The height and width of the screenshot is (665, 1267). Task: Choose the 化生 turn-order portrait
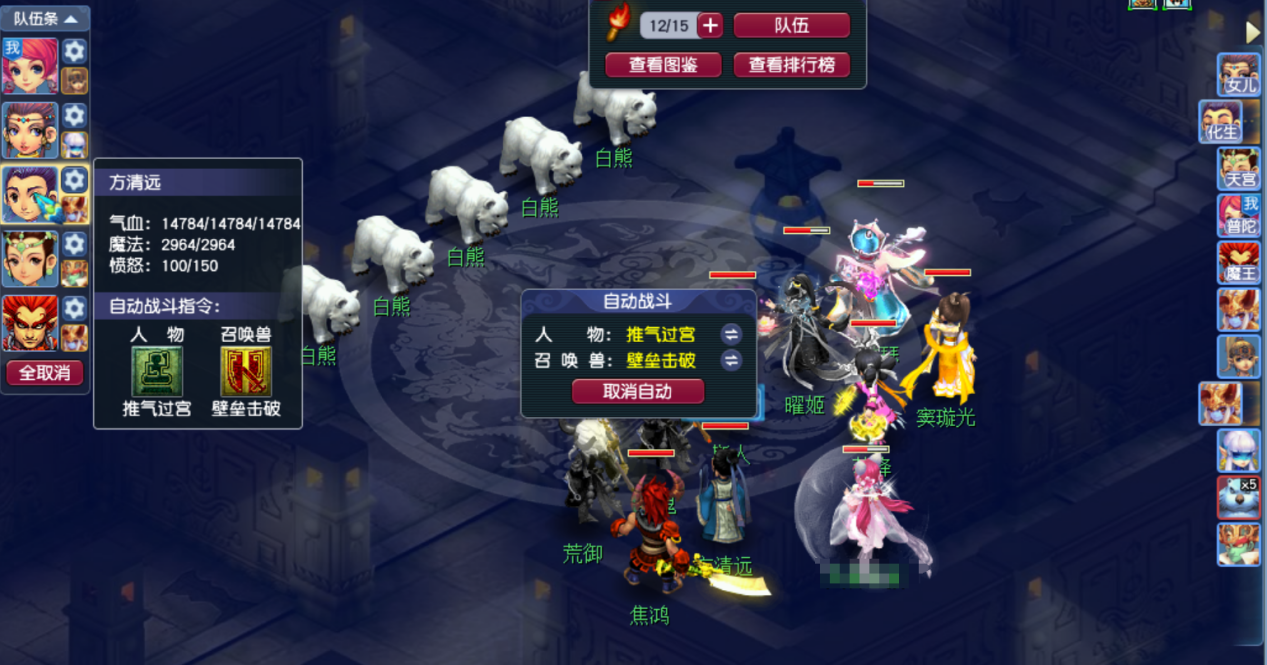[1222, 122]
